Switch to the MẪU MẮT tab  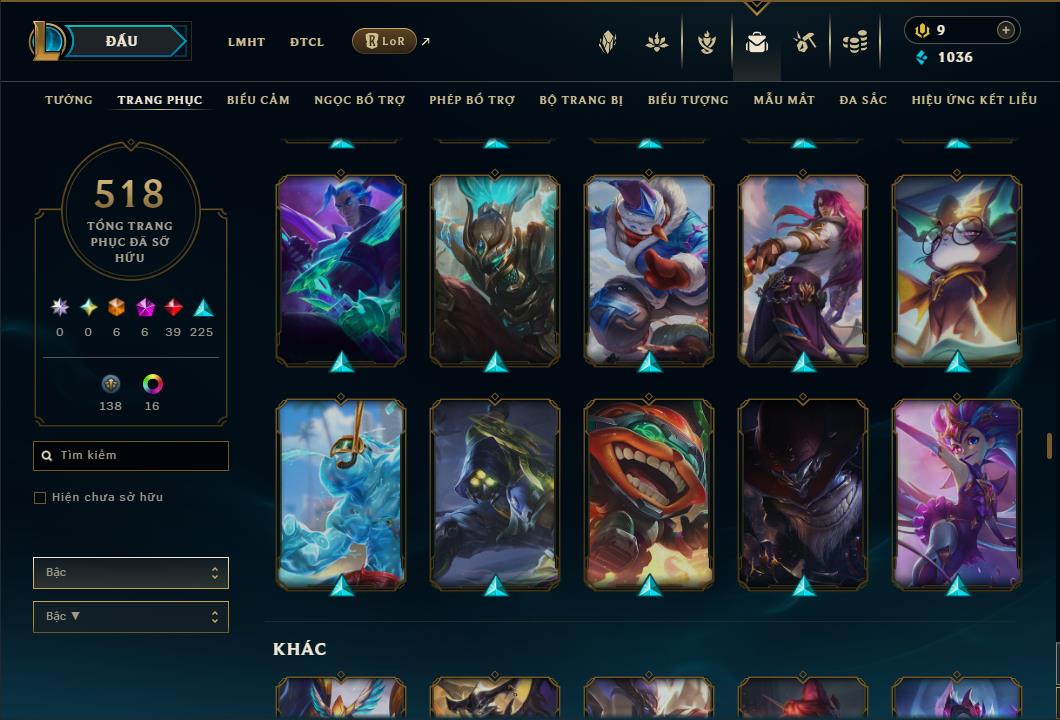784,100
